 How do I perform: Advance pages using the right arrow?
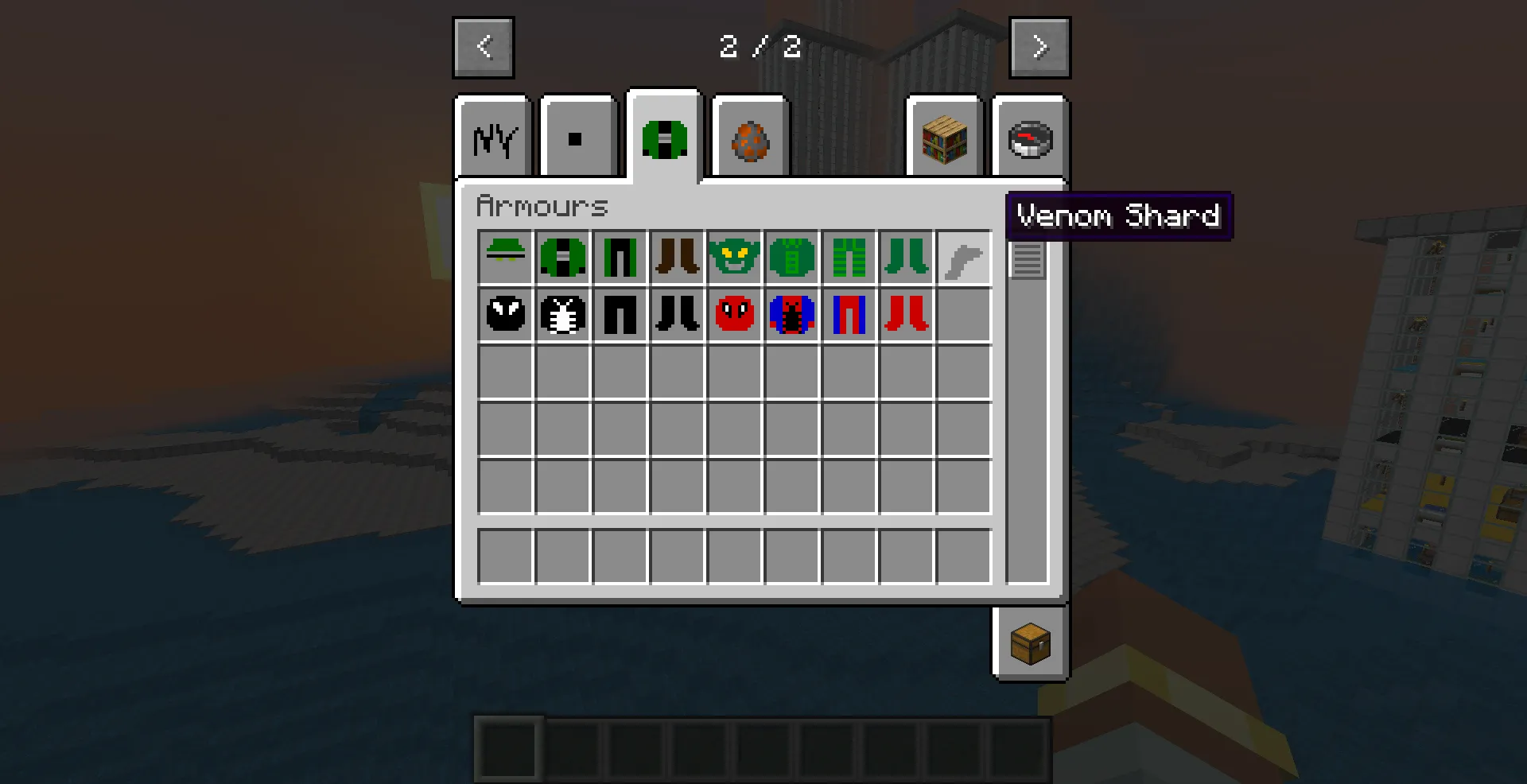(x=1039, y=46)
